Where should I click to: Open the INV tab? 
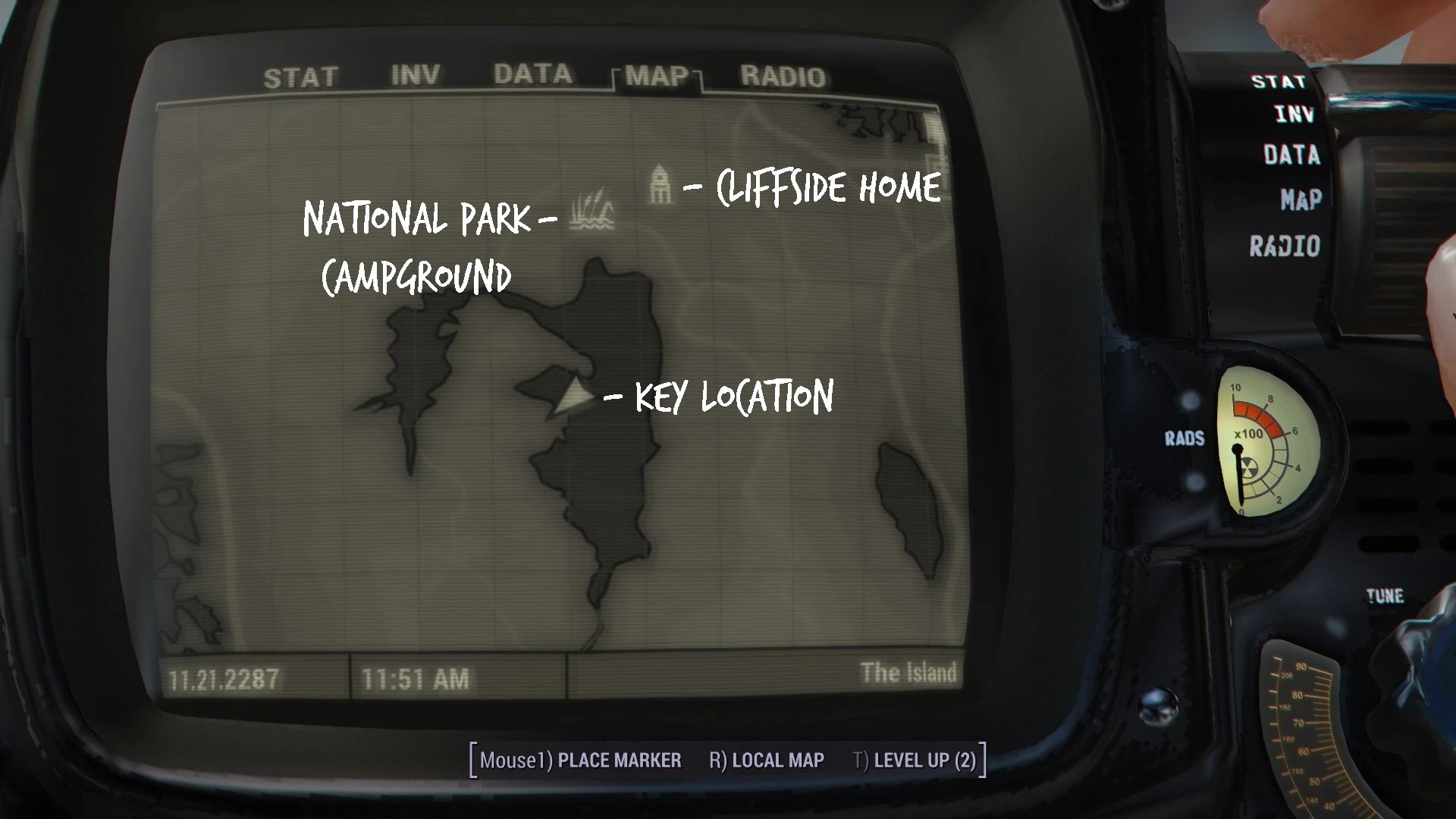[415, 75]
